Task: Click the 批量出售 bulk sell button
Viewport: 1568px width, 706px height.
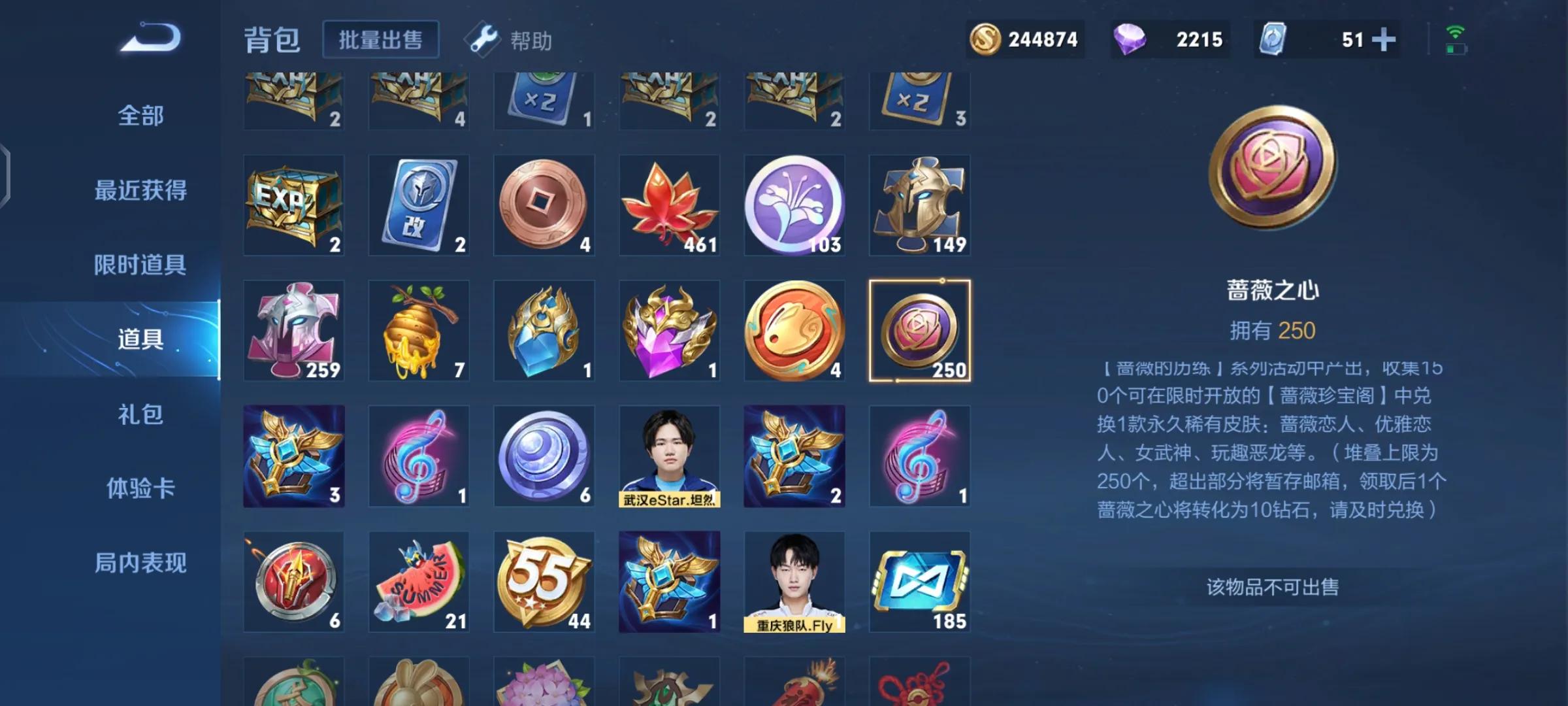Action: coord(381,39)
